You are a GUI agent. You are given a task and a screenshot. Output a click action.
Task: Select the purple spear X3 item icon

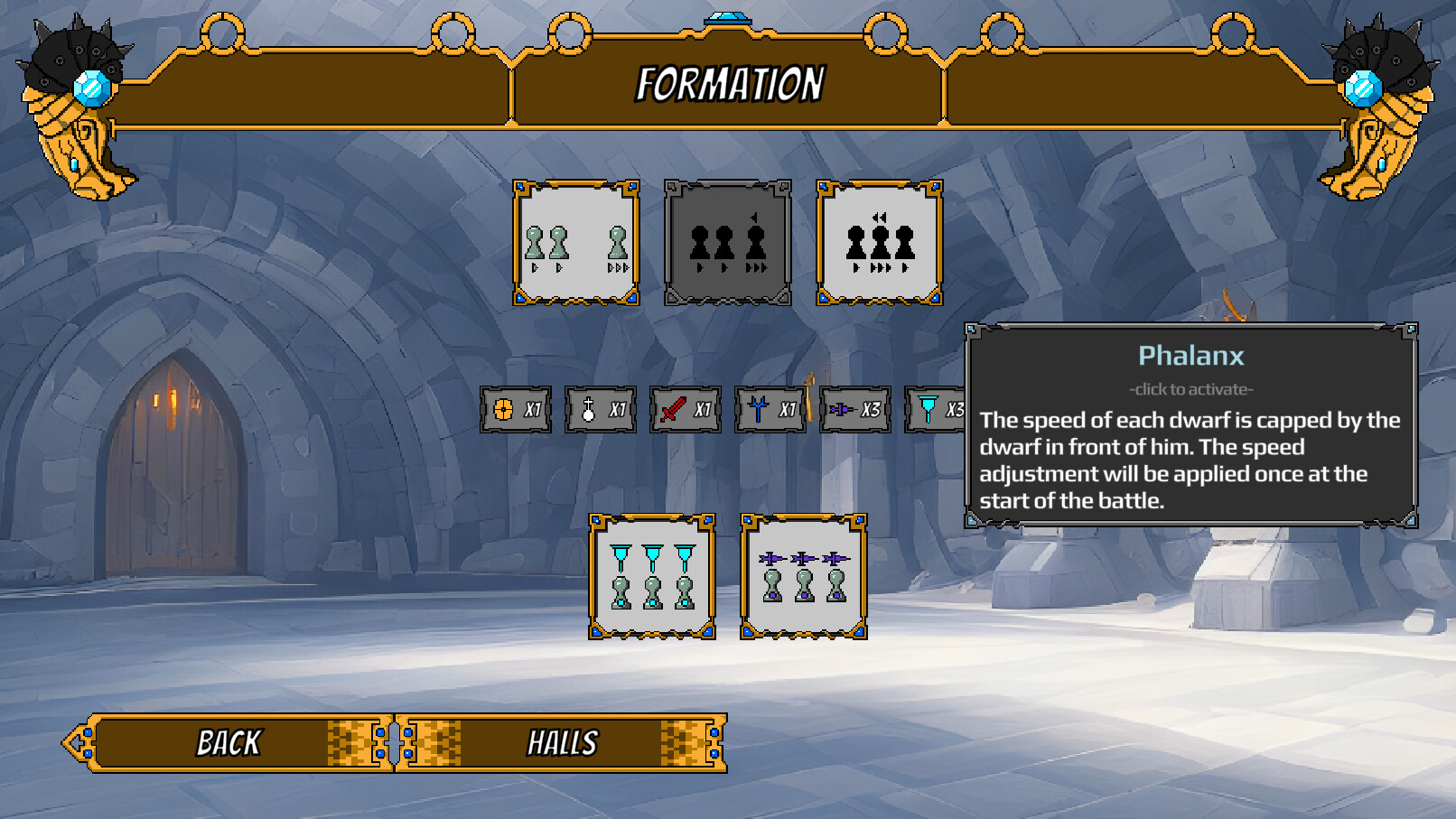(x=854, y=407)
